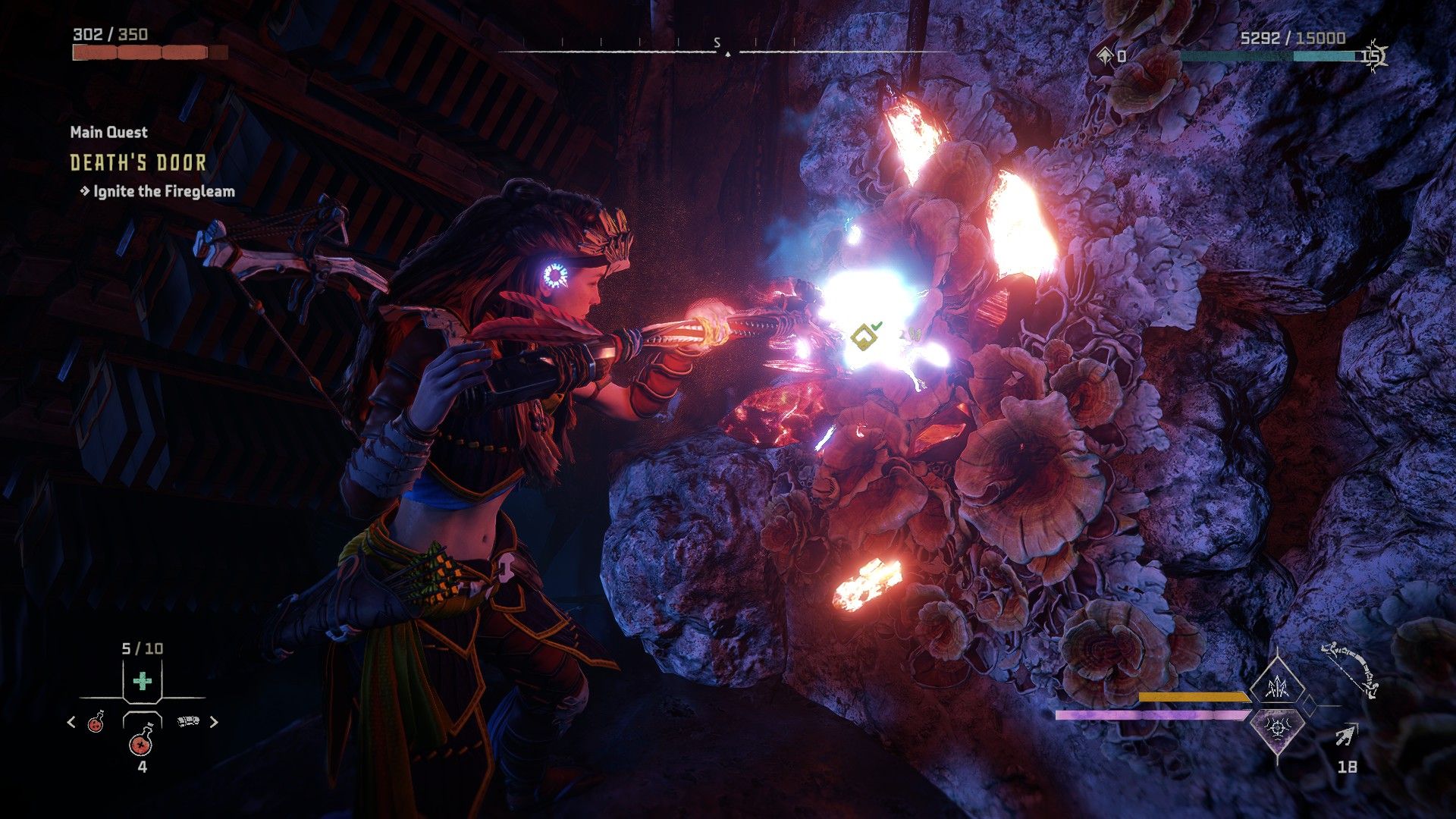Pick the small red potion on the left

click(96, 723)
